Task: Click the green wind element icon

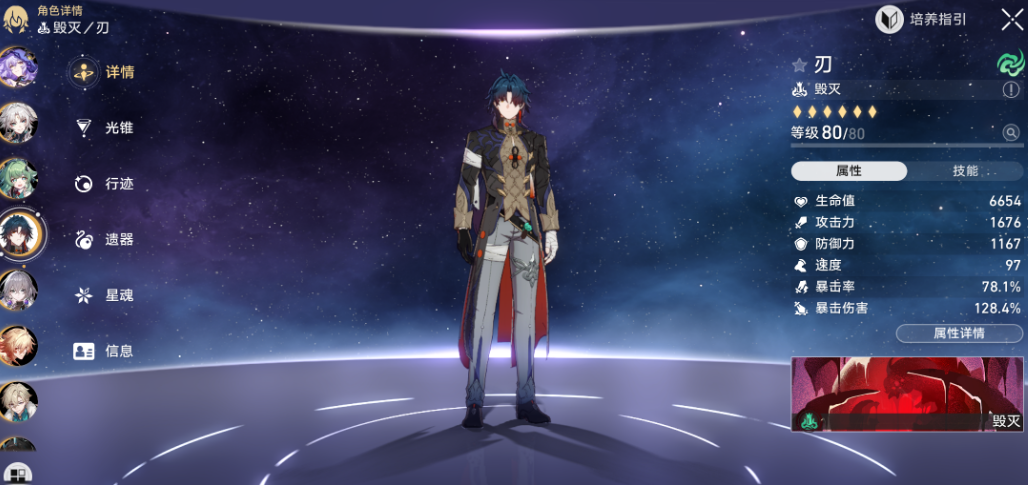Action: pos(1011,64)
